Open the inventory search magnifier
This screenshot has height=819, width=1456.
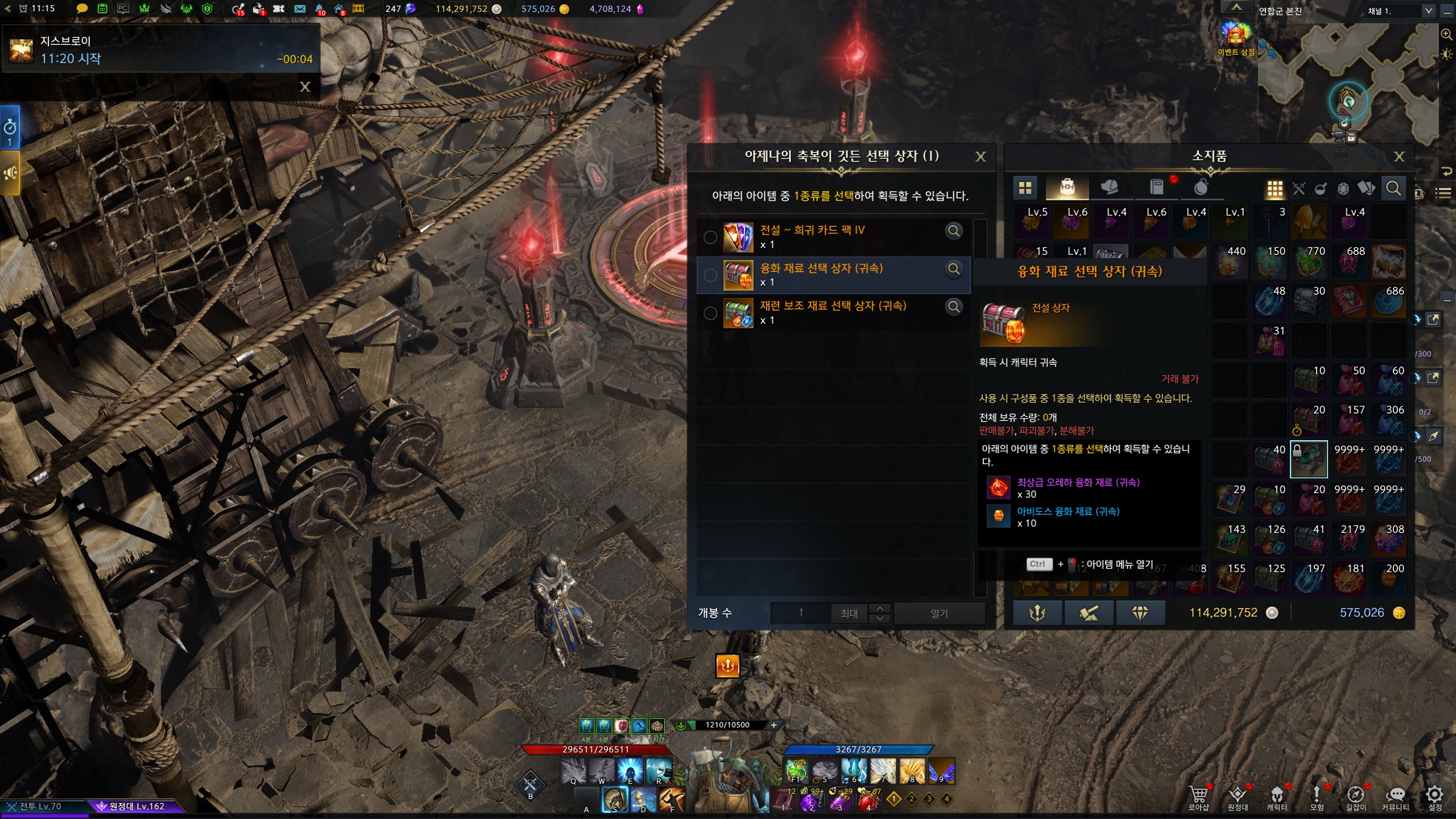[x=1393, y=188]
